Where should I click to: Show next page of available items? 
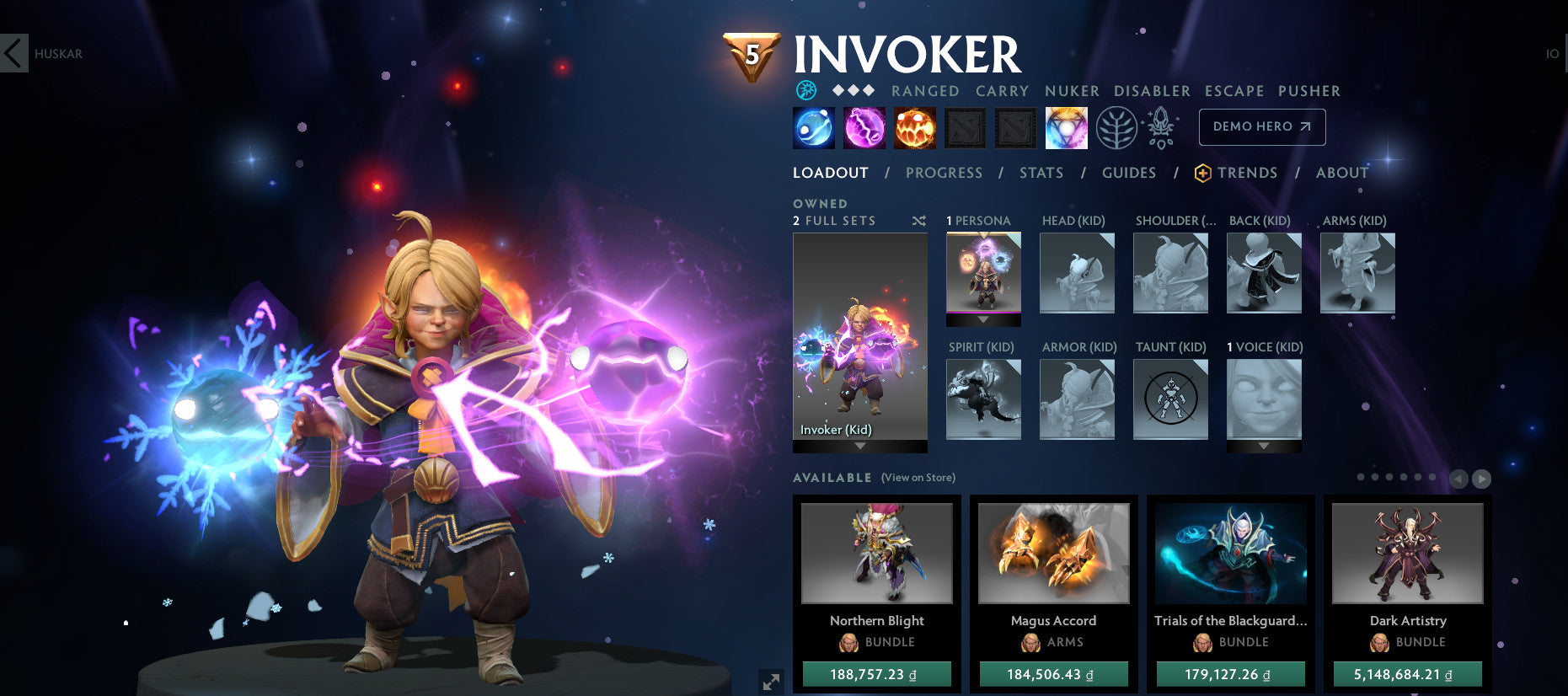click(x=1481, y=478)
